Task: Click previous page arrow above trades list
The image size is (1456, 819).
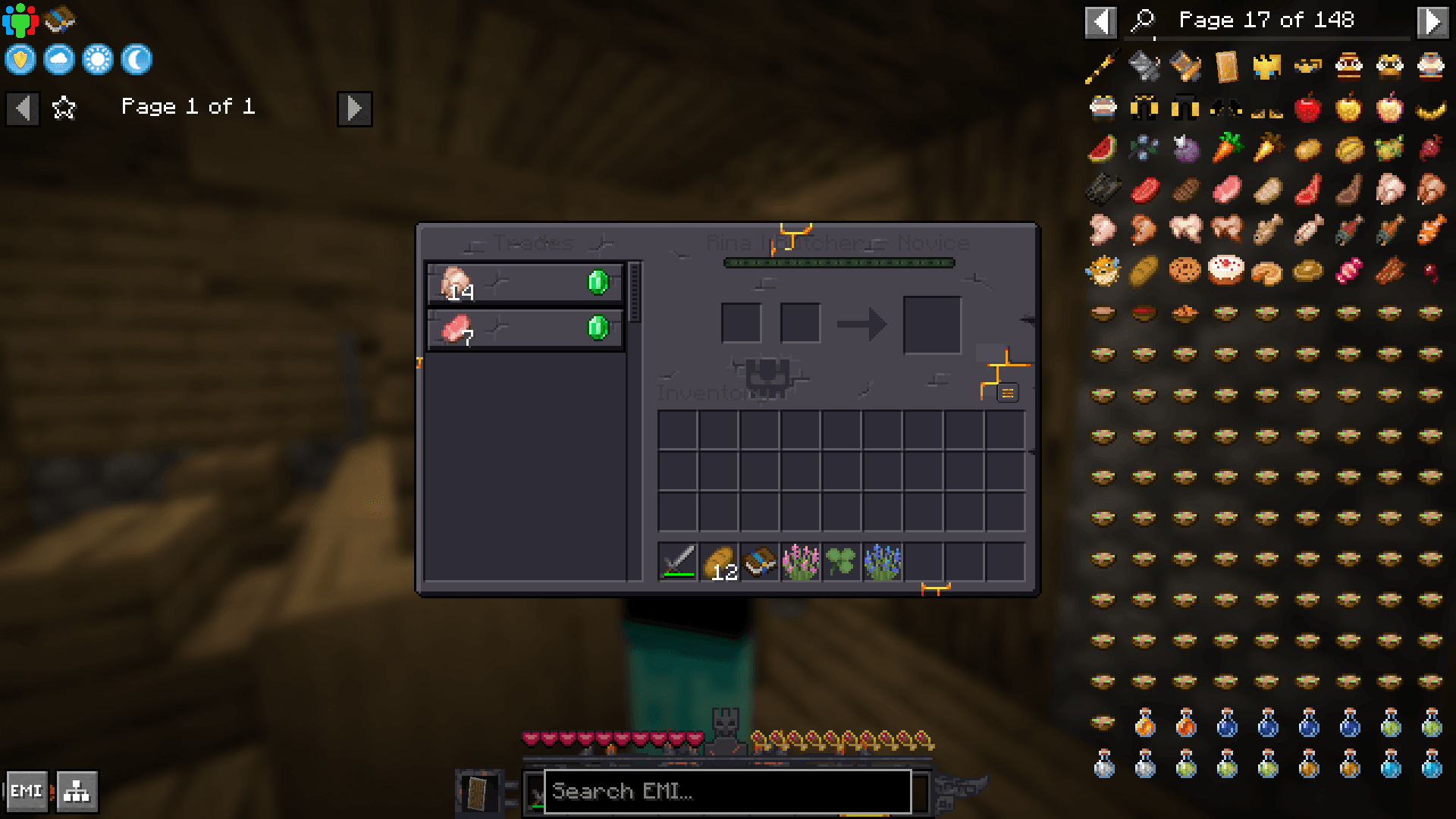Action: coord(23,108)
